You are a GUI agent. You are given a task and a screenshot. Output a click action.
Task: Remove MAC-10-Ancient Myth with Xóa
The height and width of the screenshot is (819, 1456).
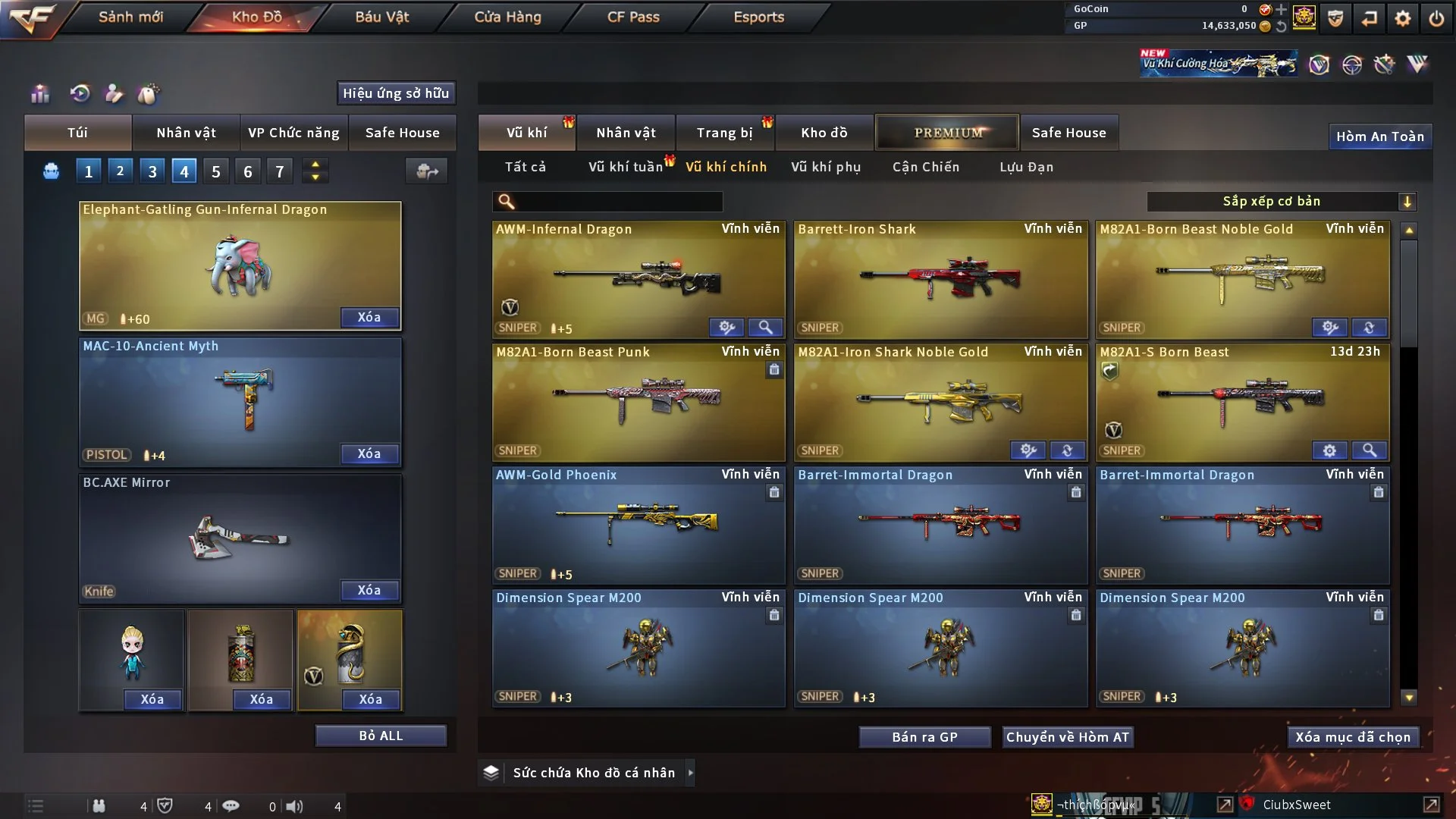(x=369, y=453)
